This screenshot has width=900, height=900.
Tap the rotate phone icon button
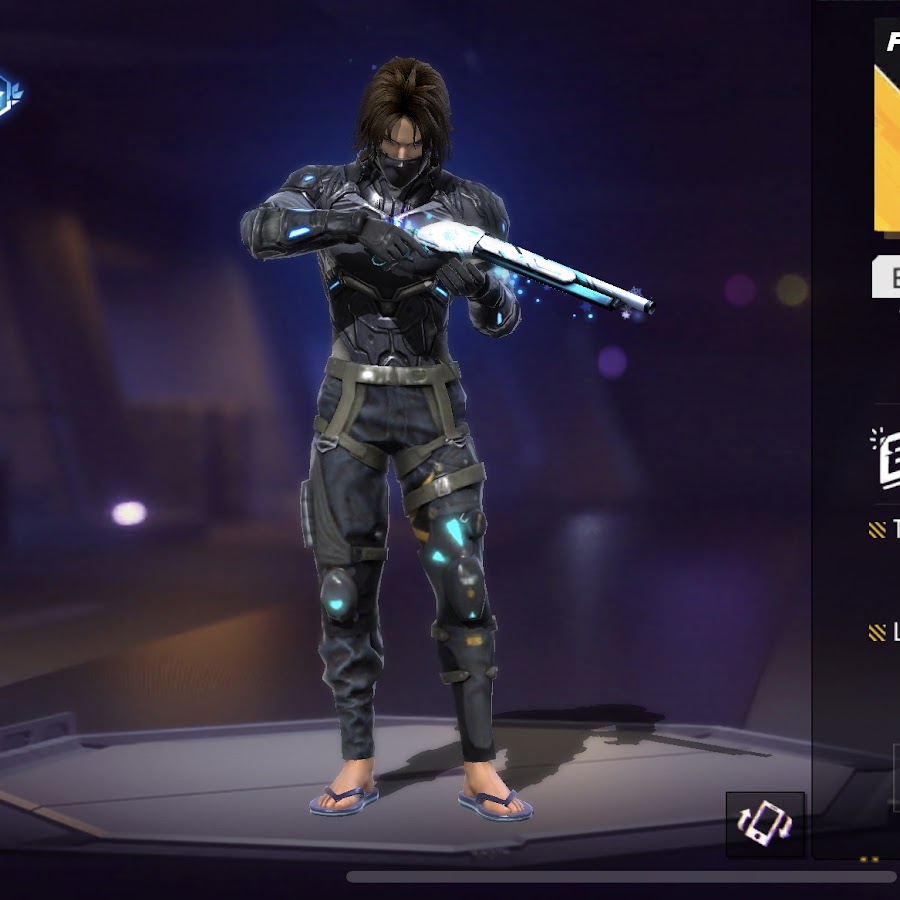765,824
